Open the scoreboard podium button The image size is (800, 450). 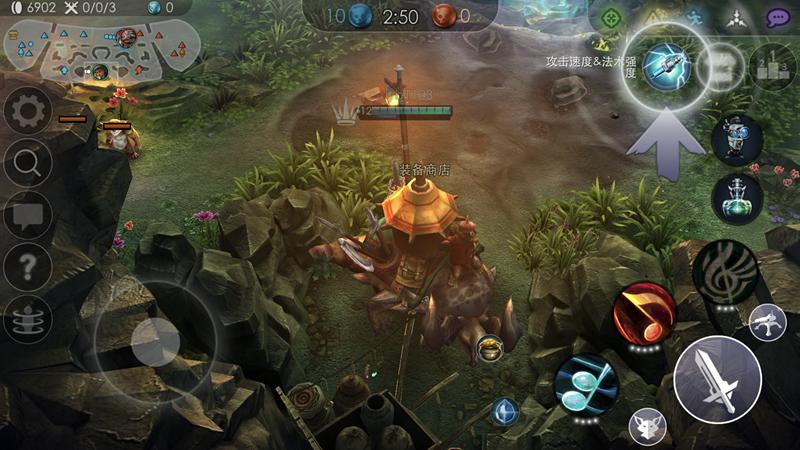772,65
